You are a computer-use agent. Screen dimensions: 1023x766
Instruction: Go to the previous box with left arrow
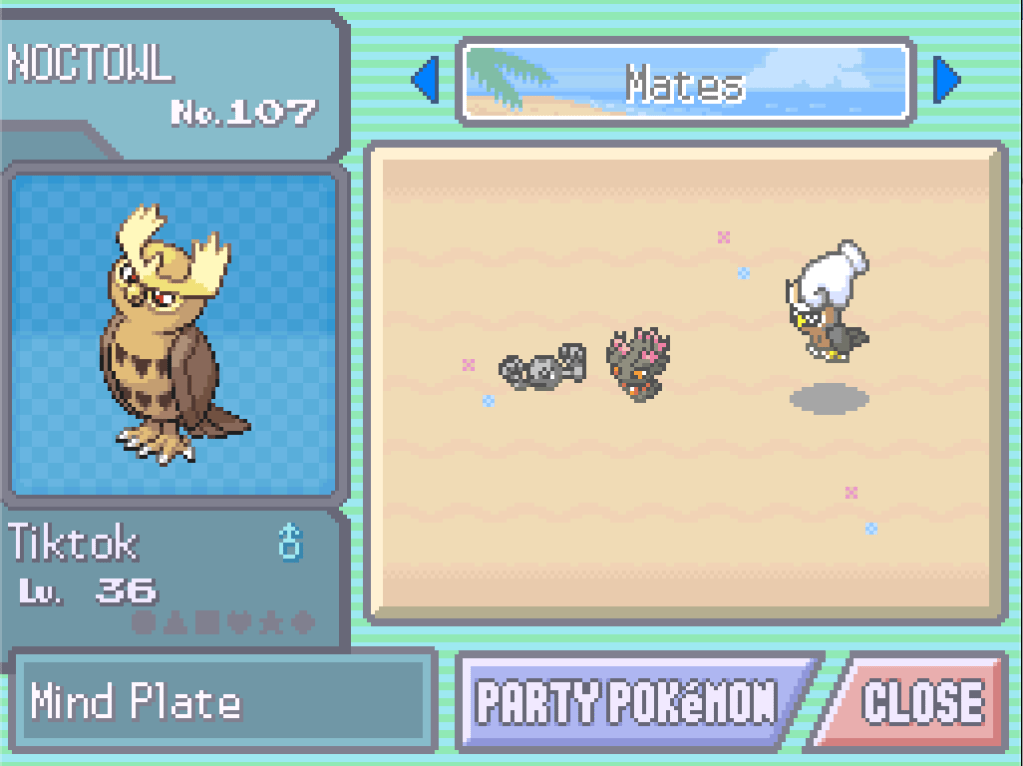click(x=426, y=81)
